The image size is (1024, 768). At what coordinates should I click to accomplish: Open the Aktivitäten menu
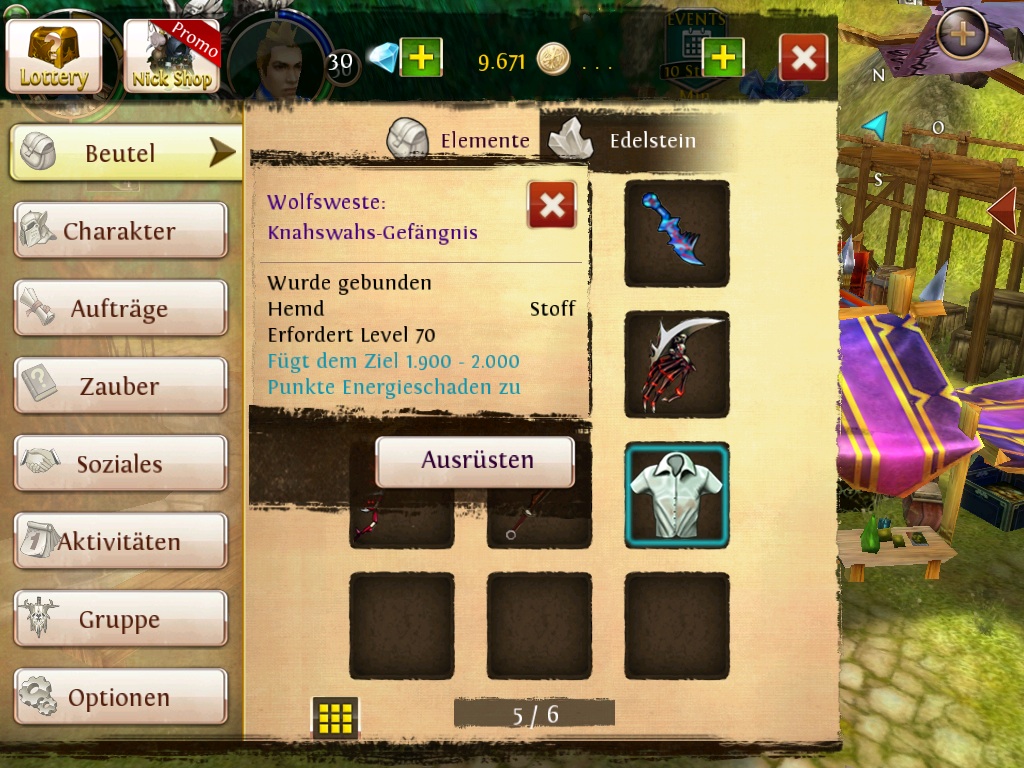coord(120,541)
